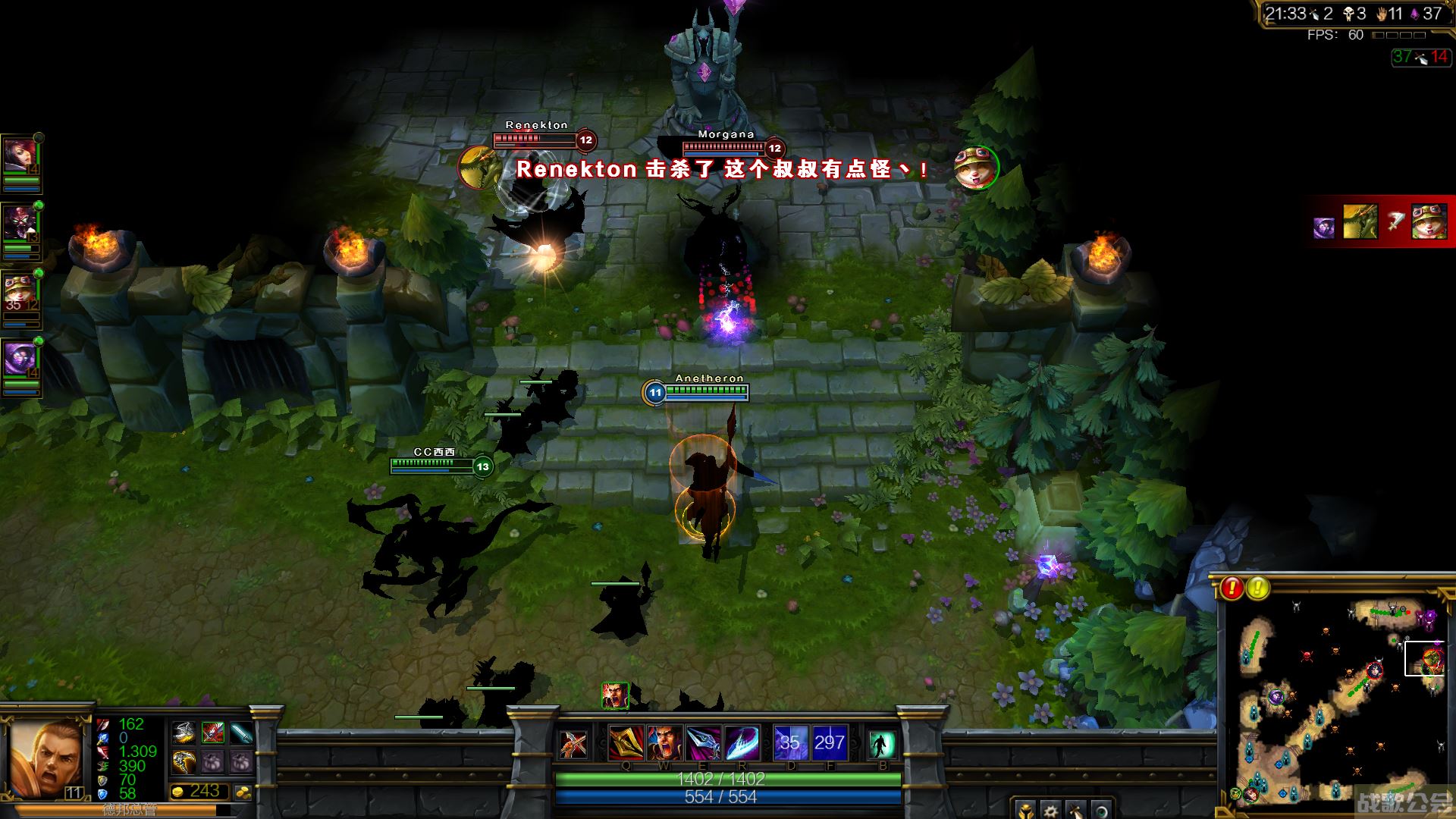Viewport: 1456px width, 819px height.
Task: Select the teal sword inventory item
Action: pyautogui.click(x=241, y=733)
